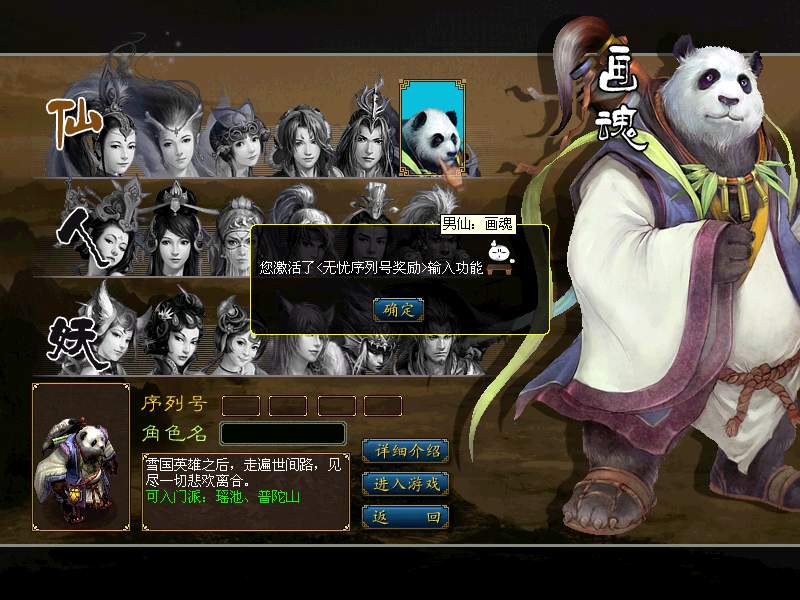Open the 详细介绍 detailed introduction

click(x=405, y=451)
